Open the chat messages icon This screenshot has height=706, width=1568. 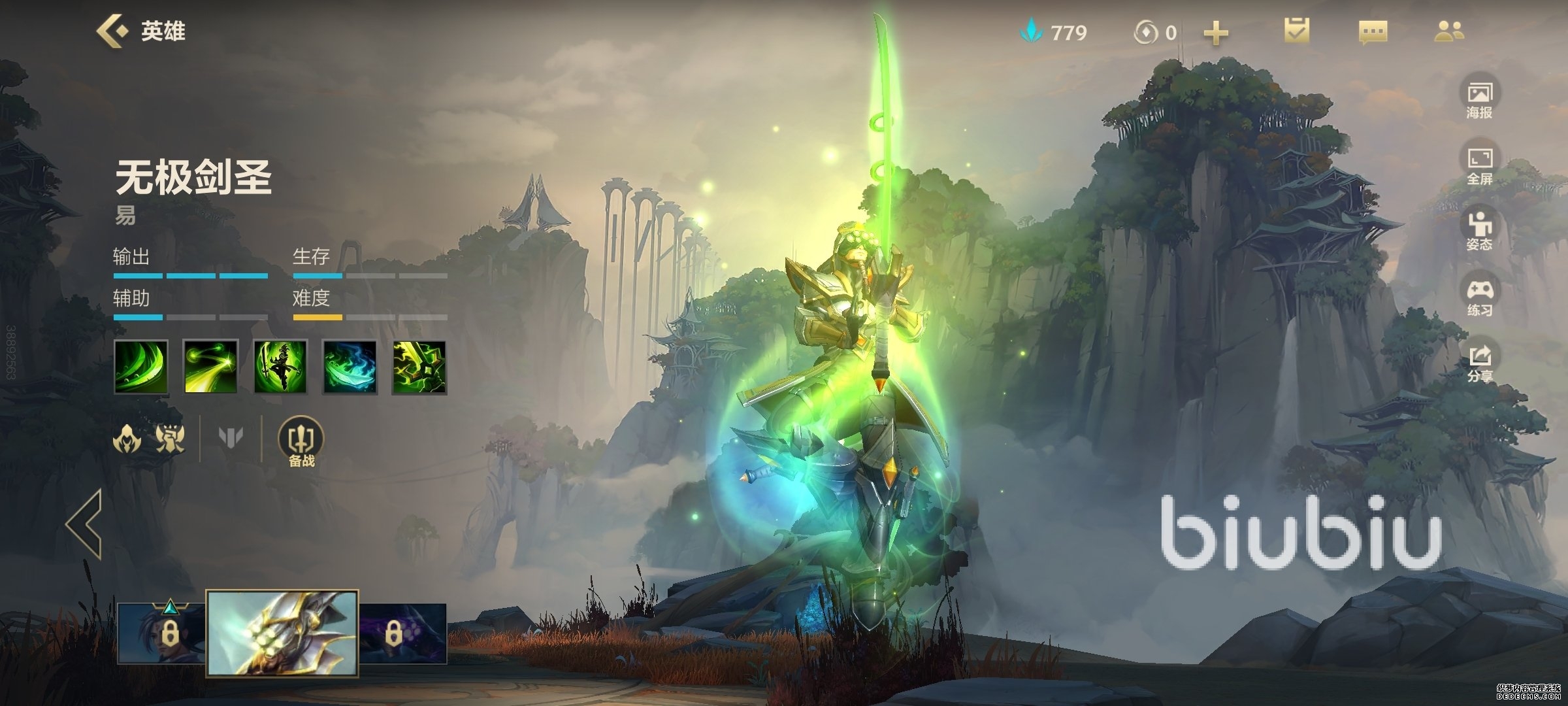click(1373, 32)
